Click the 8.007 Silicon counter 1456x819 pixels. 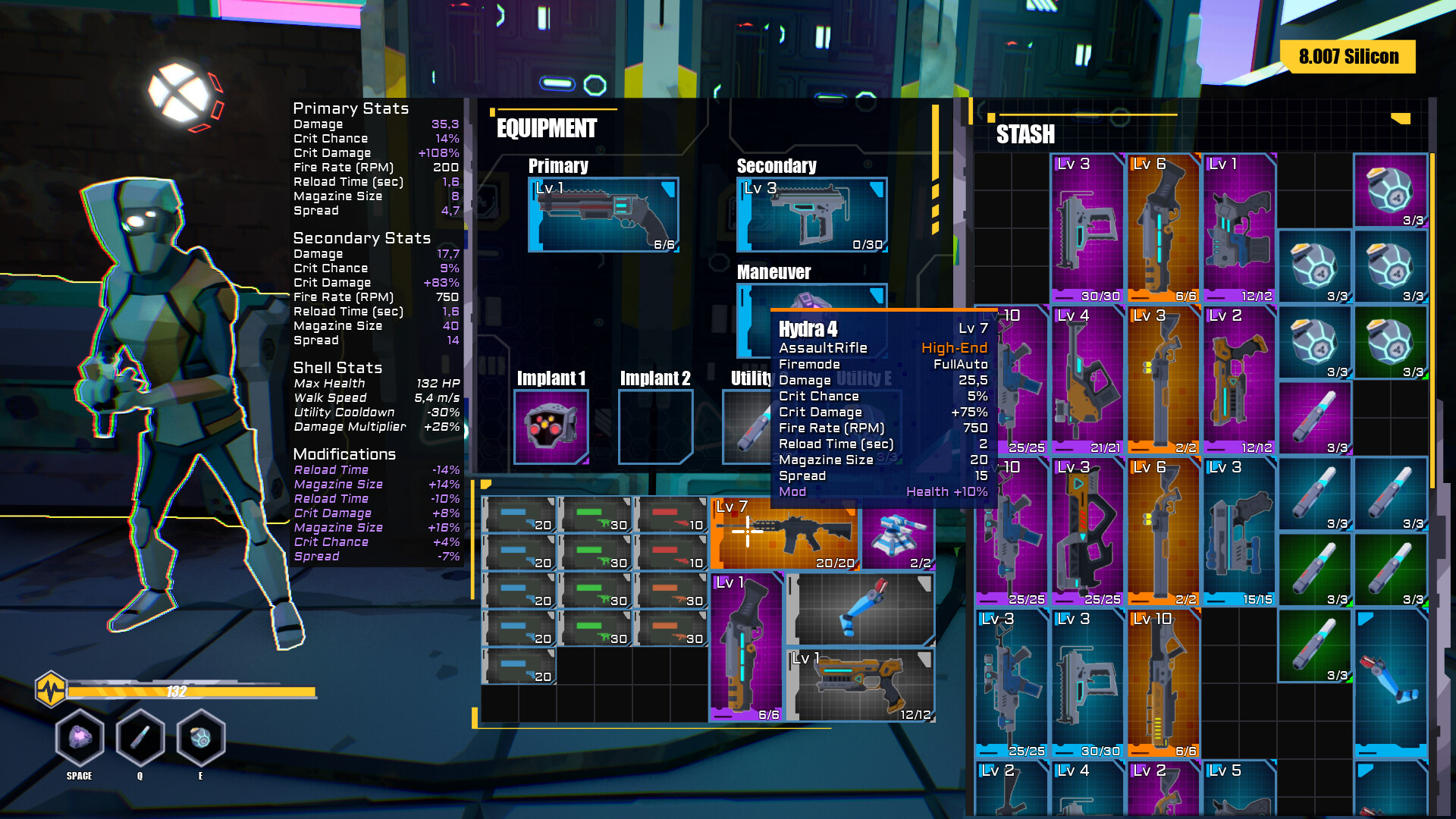point(1349,56)
